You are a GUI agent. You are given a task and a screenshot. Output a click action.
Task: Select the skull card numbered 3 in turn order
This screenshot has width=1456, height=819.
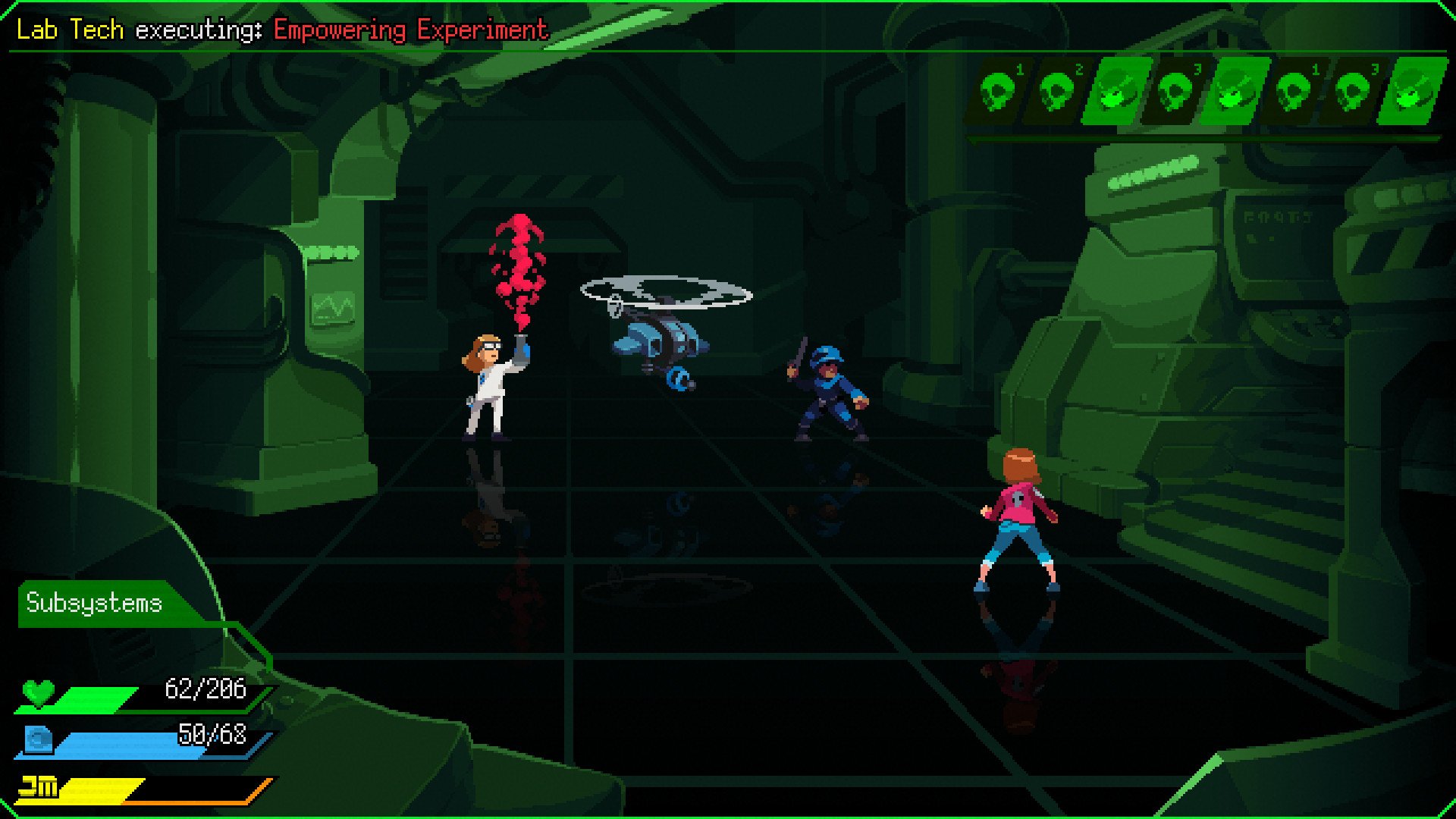pyautogui.click(x=1174, y=89)
